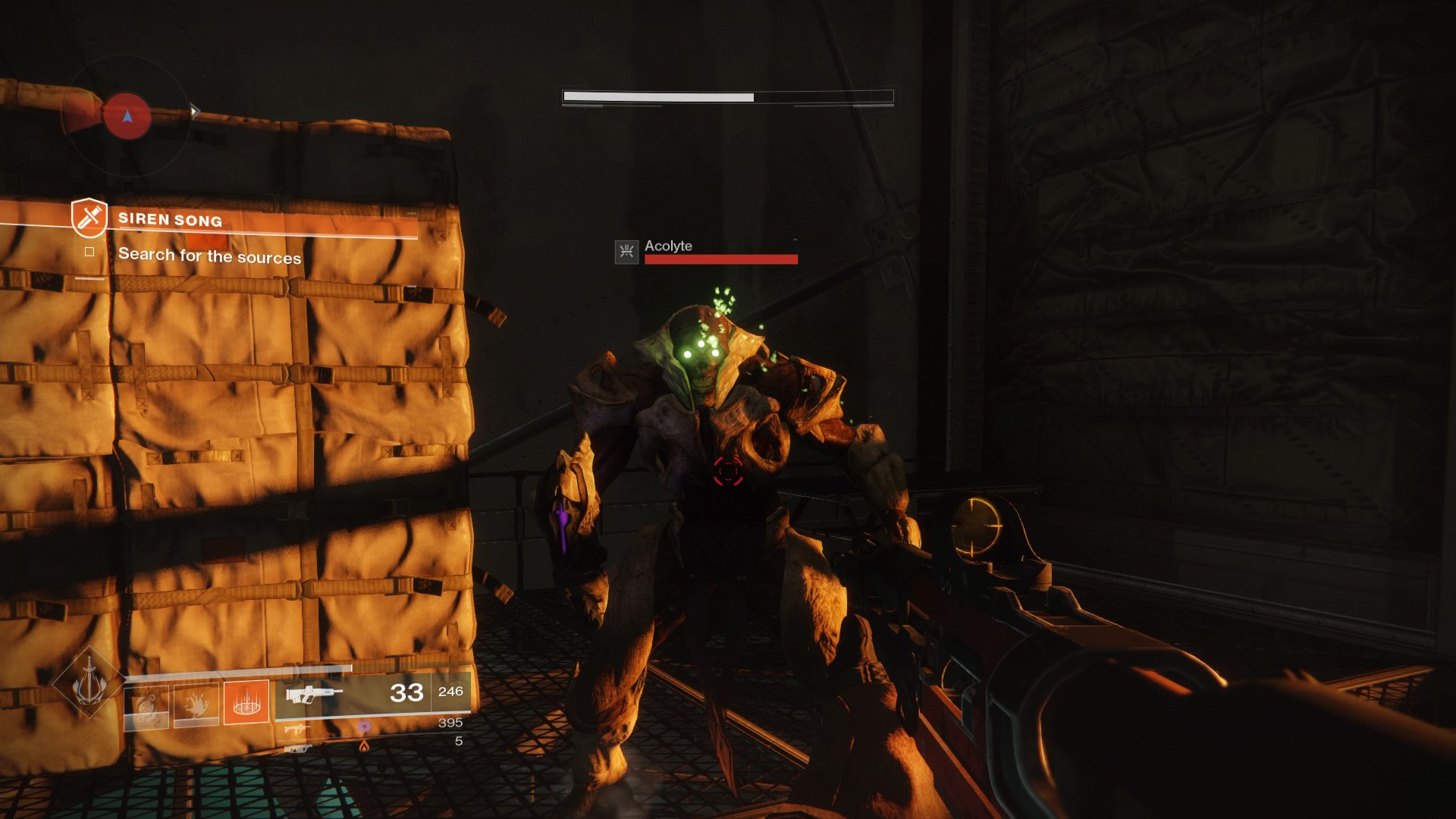Switch to the heavy weapon with solar icon
This screenshot has width=1456, height=819.
coord(297,748)
